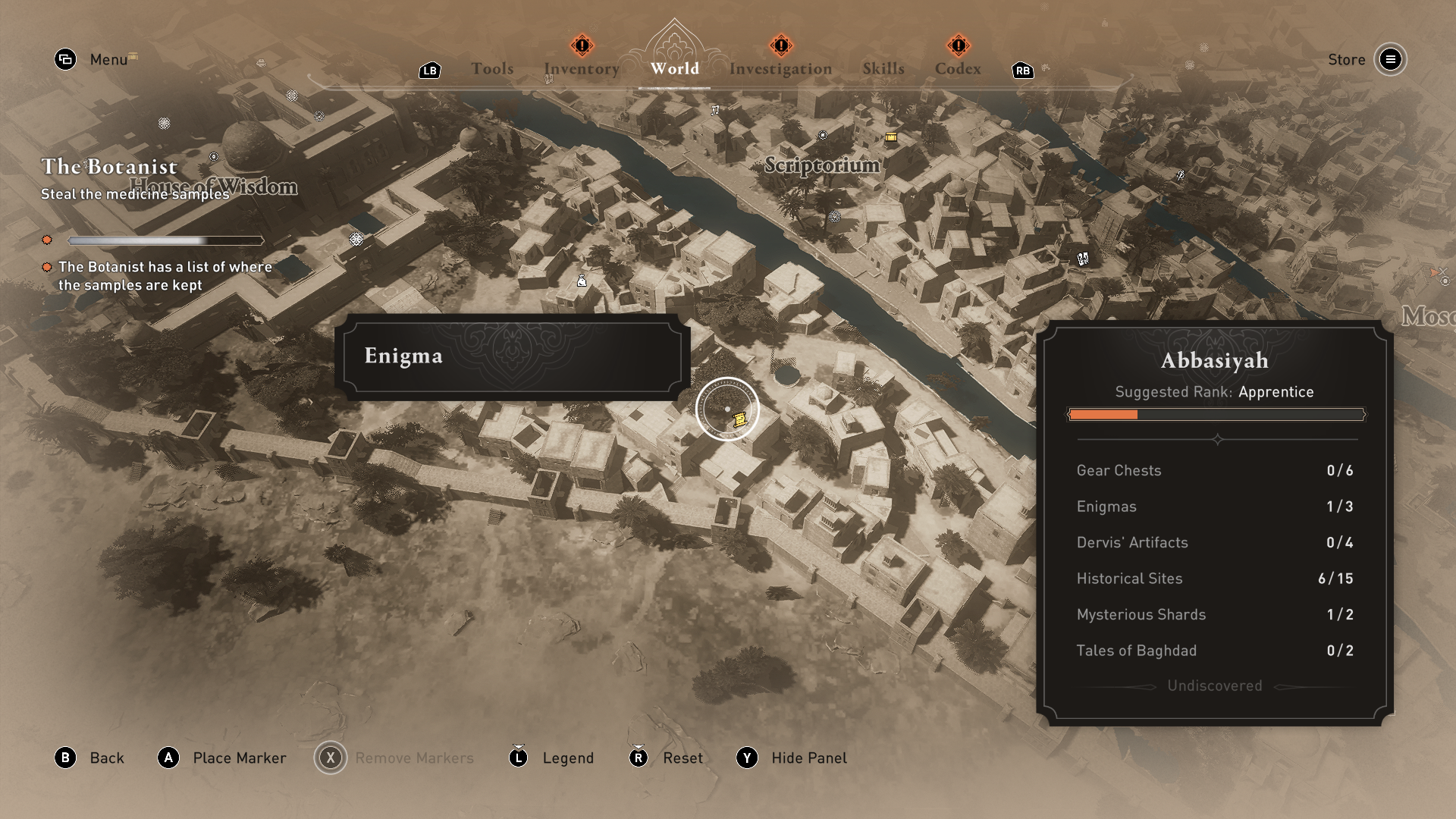
Task: Go to the Investigation tab
Action: click(x=780, y=69)
